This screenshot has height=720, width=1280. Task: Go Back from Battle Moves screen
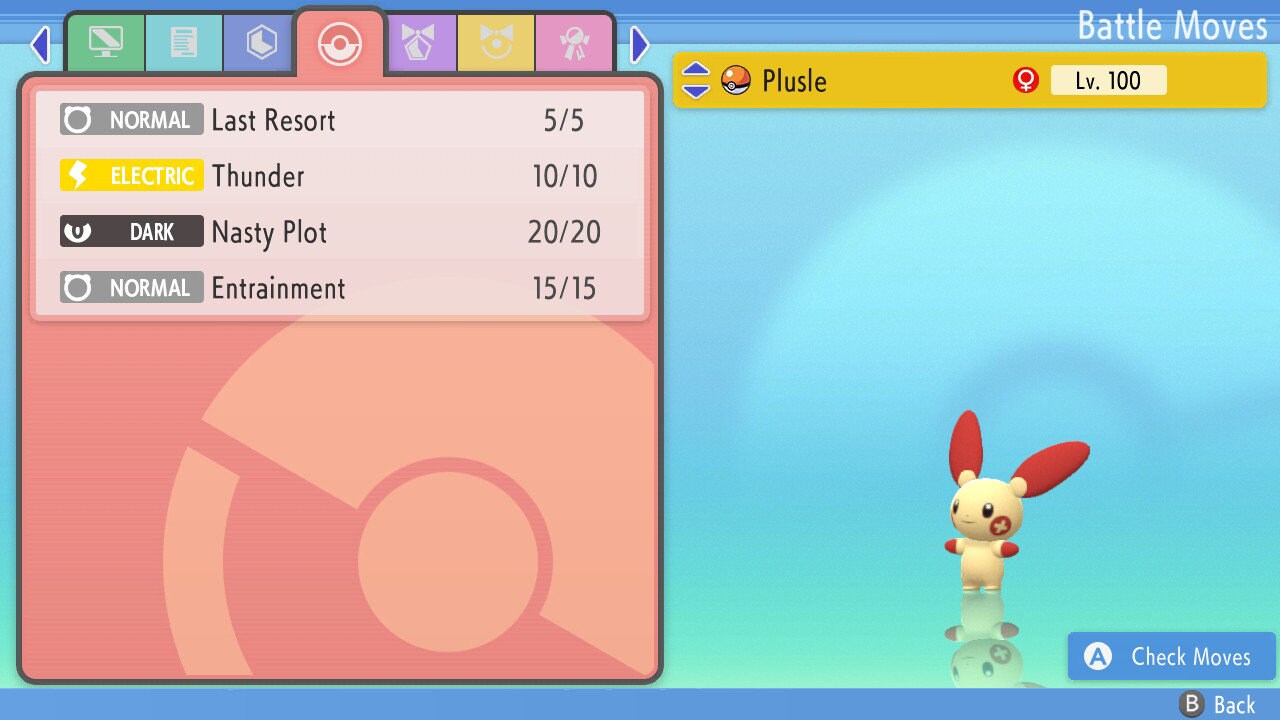(1217, 705)
